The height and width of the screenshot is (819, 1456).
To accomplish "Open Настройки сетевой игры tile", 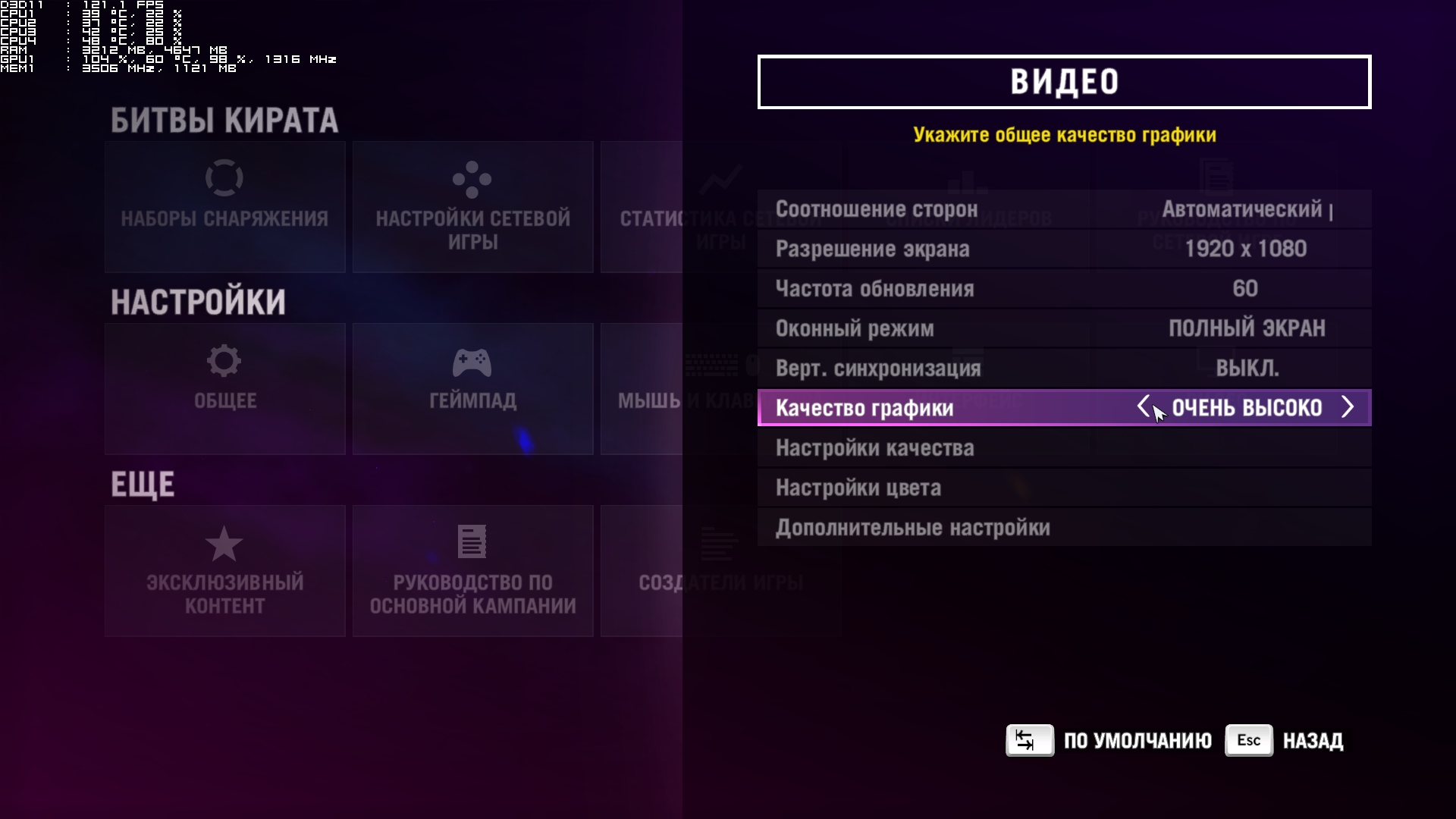I will pos(472,207).
